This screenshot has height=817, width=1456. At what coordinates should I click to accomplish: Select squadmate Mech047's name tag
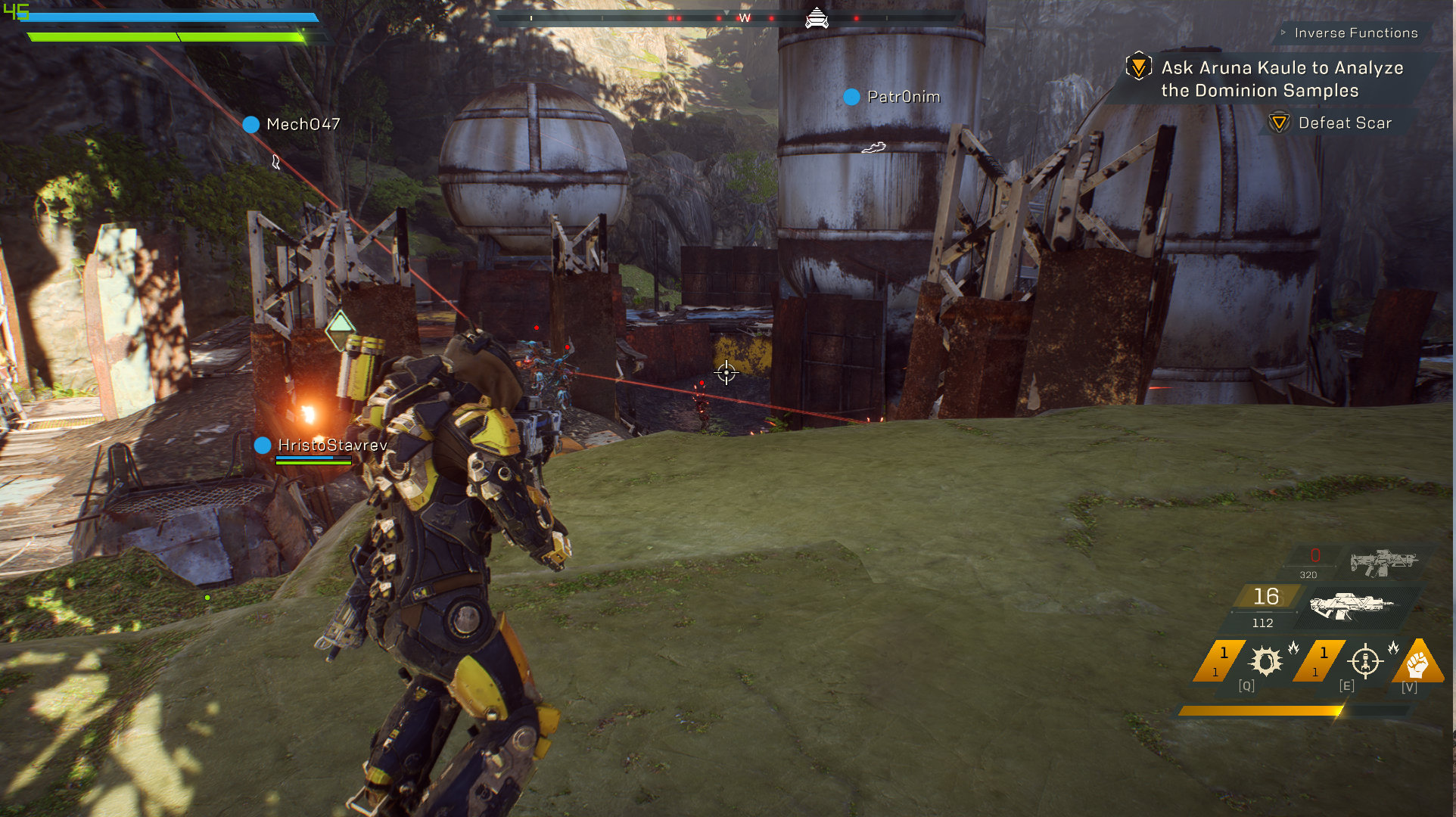303,124
